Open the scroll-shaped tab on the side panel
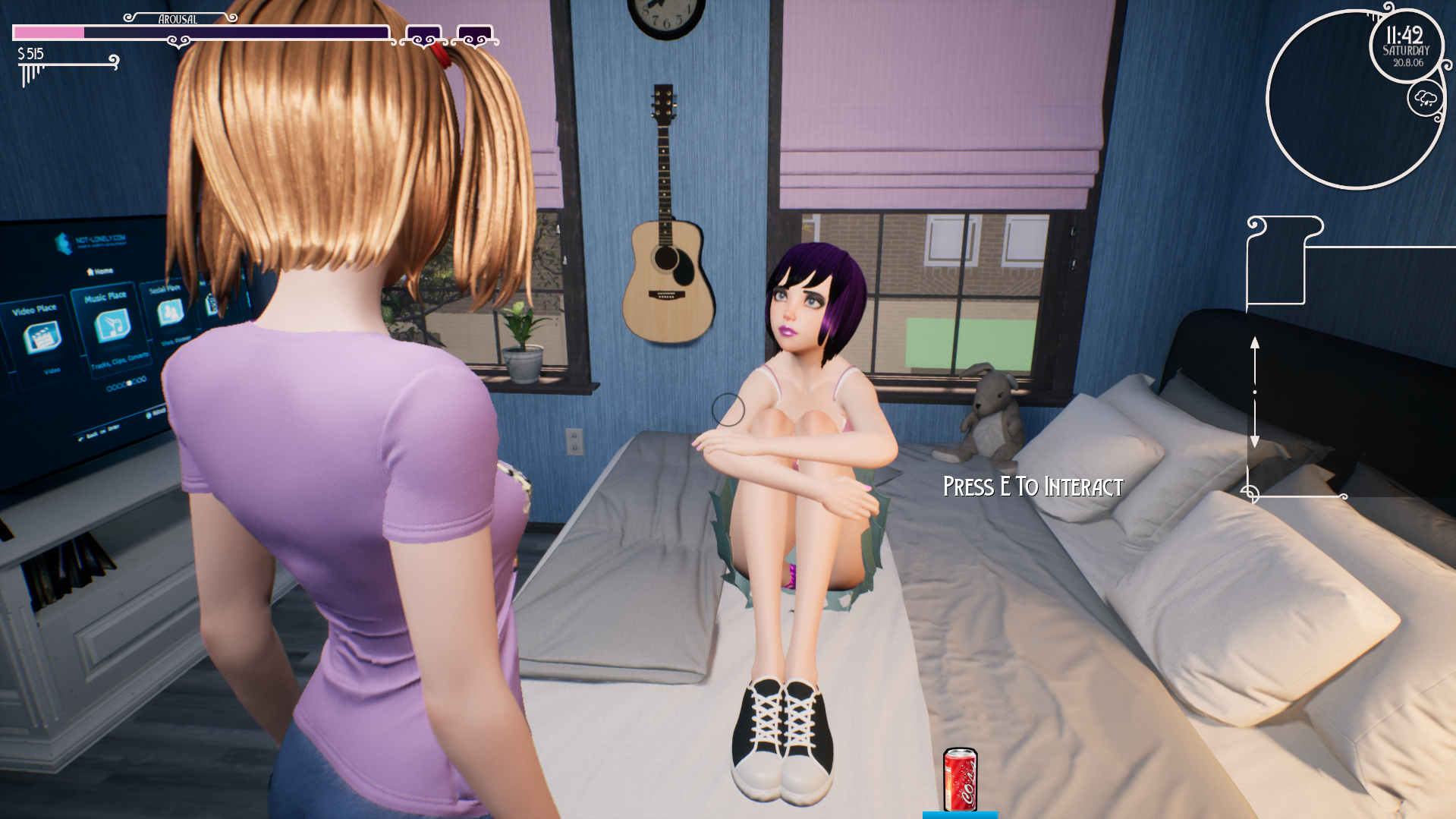The height and width of the screenshot is (819, 1456). click(1277, 260)
